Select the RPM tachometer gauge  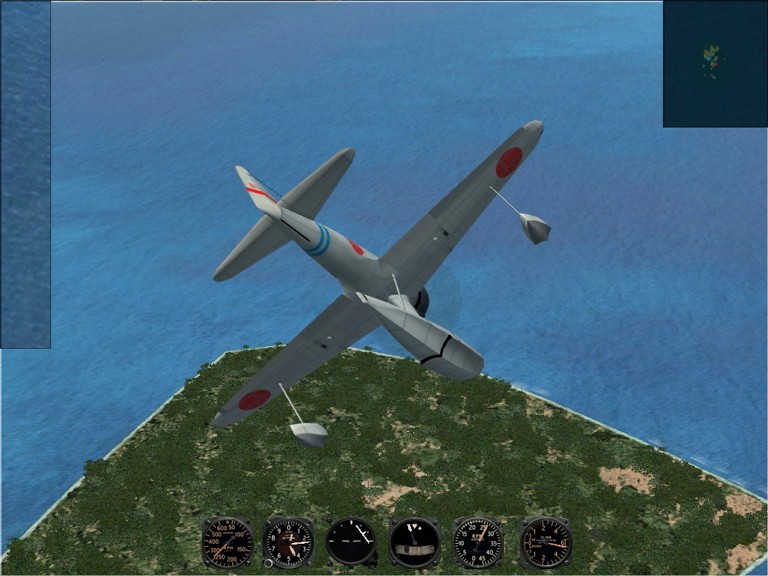click(x=478, y=542)
